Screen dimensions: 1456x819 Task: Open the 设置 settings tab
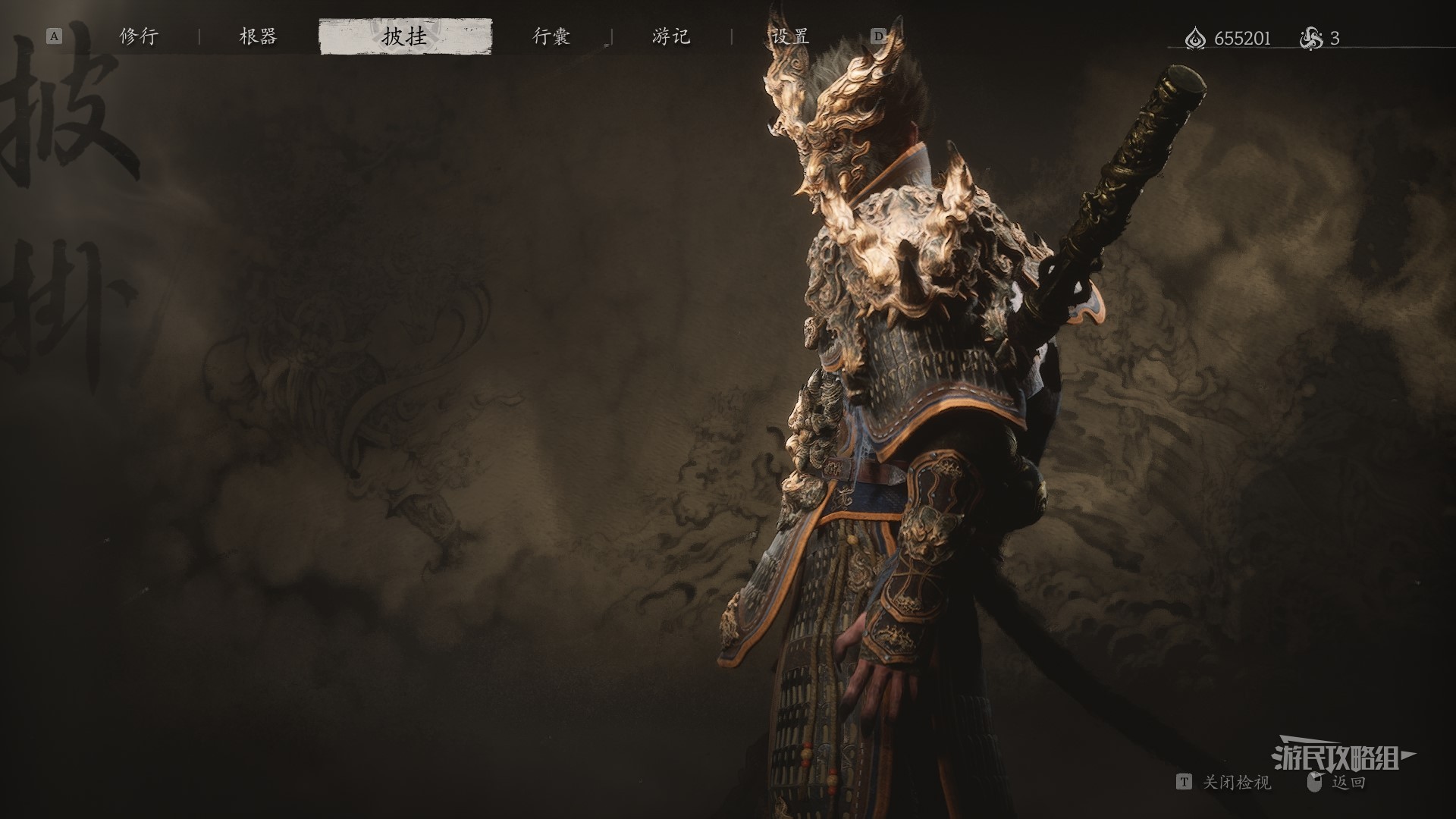coord(789,36)
